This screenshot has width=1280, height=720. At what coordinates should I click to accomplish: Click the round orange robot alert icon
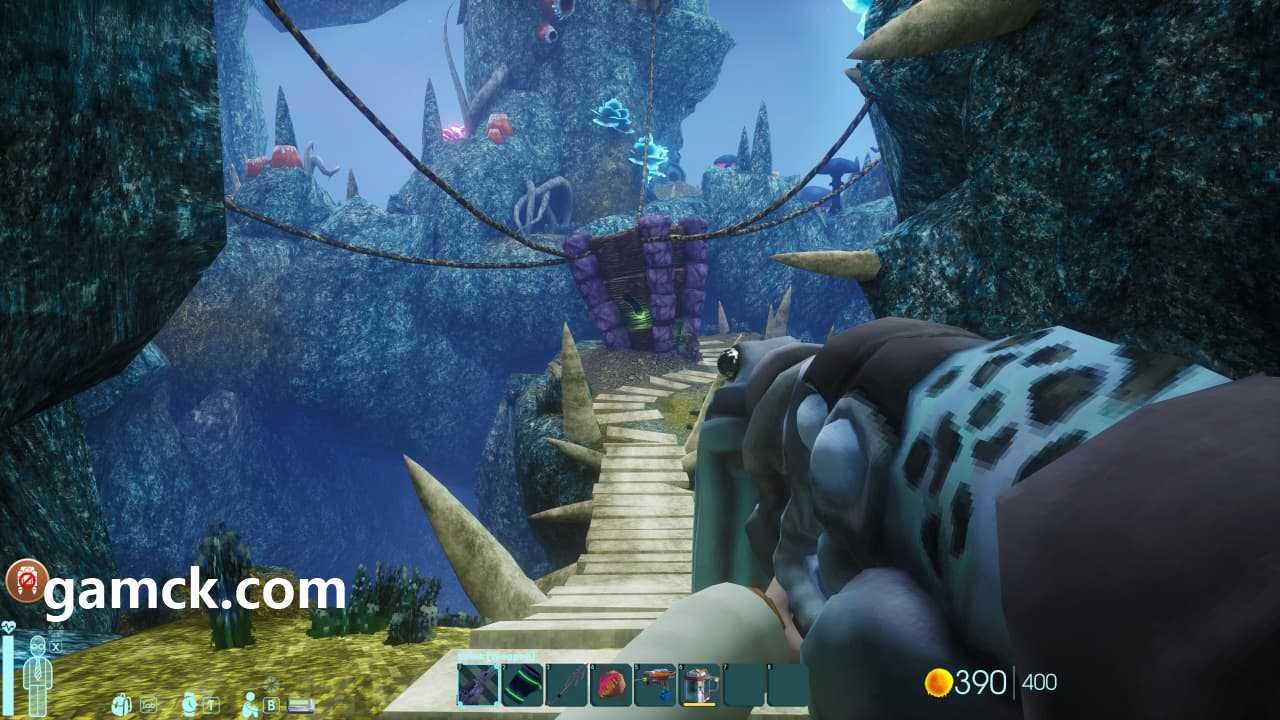coord(27,580)
